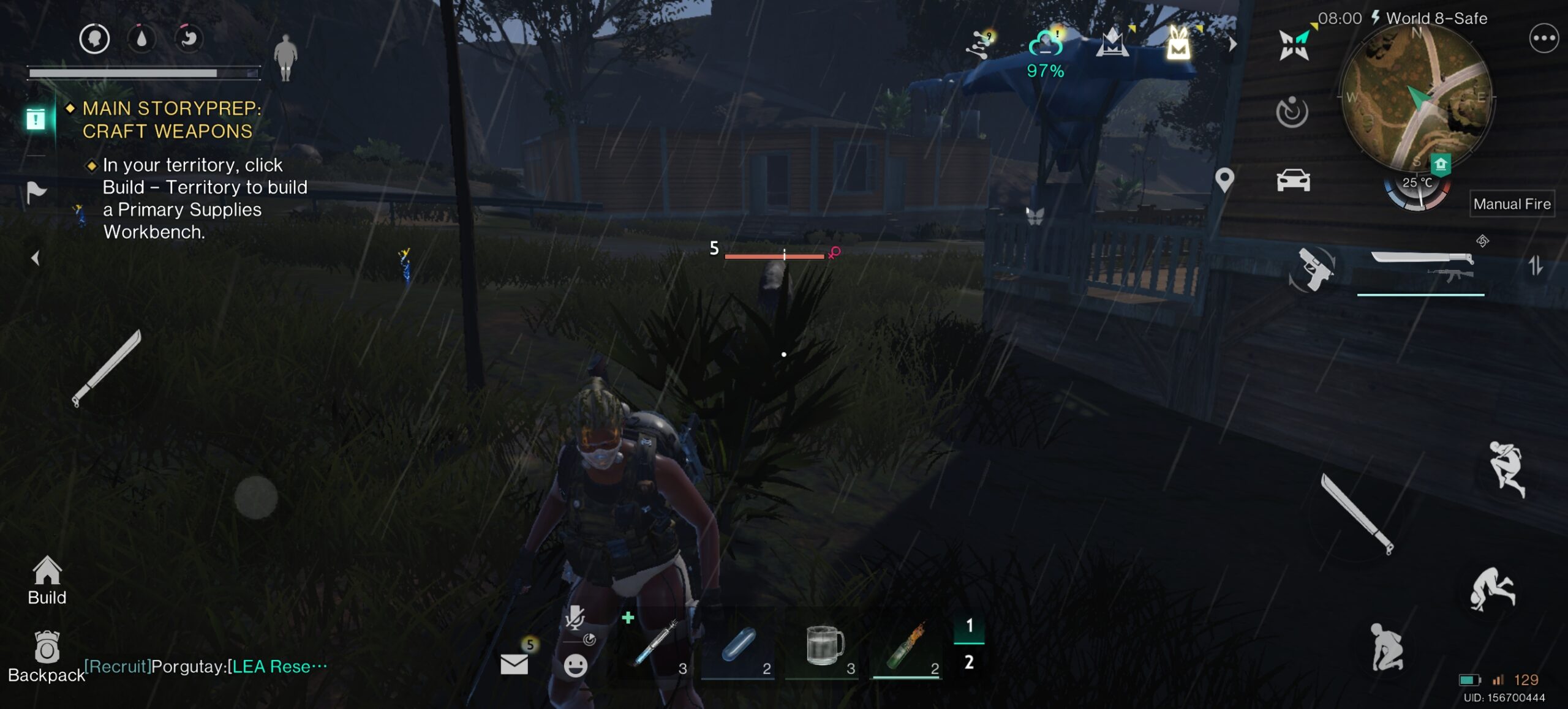The height and width of the screenshot is (709, 1568).
Task: Open the three-dot more options menu
Action: [1543, 39]
